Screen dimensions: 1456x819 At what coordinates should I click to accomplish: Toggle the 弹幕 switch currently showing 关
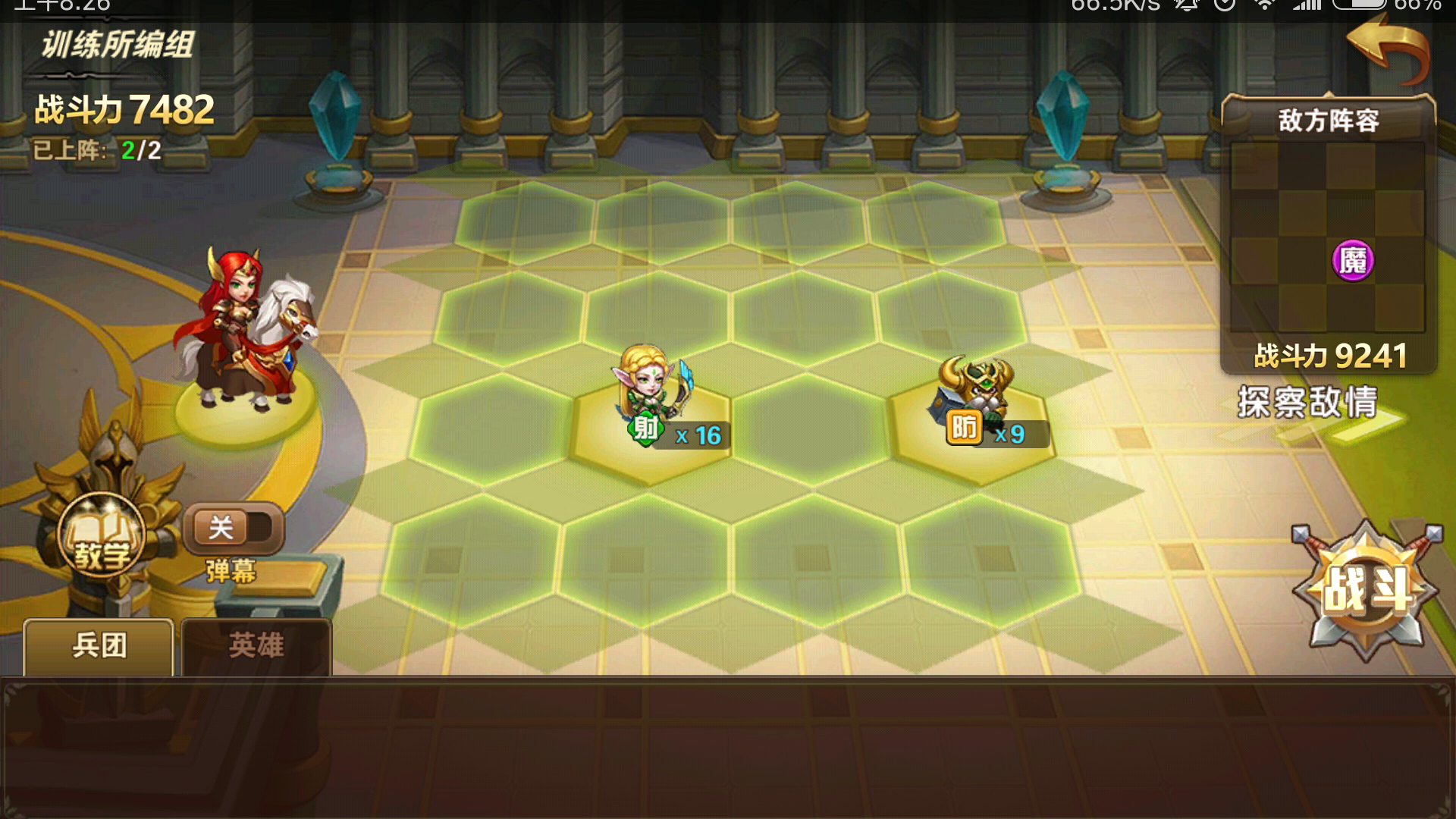tap(233, 529)
